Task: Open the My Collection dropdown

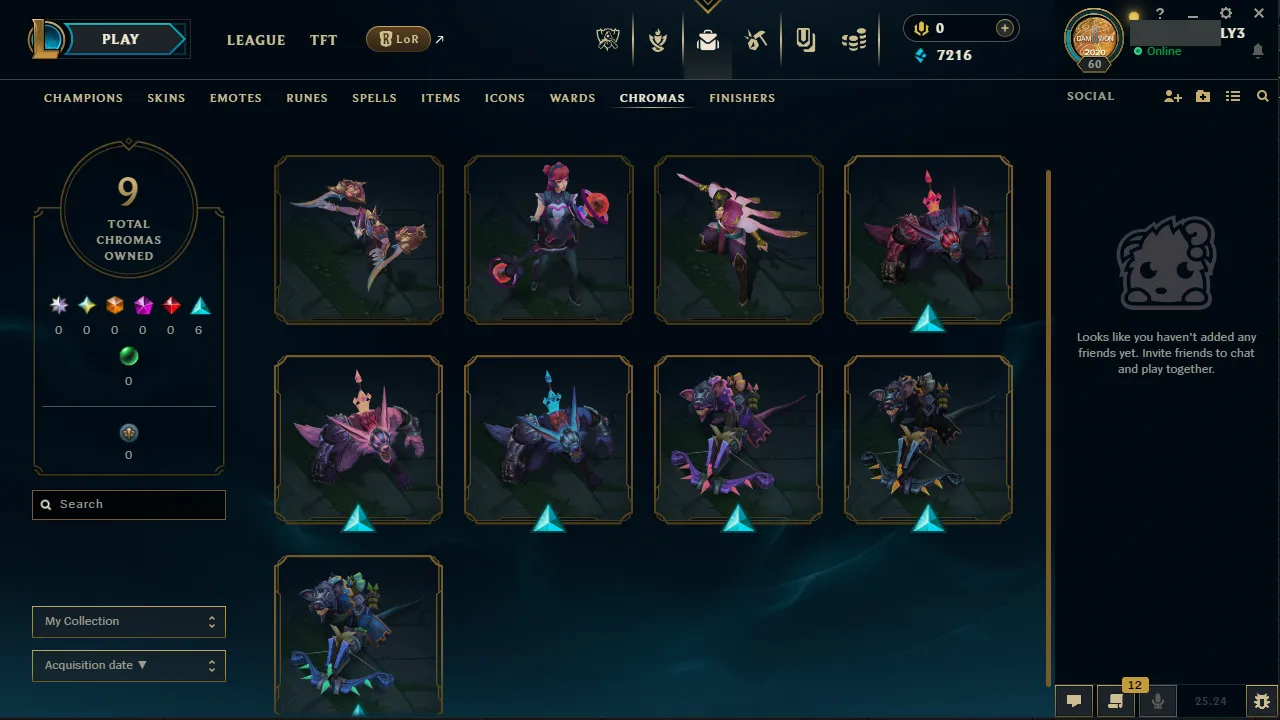Action: 128,621
